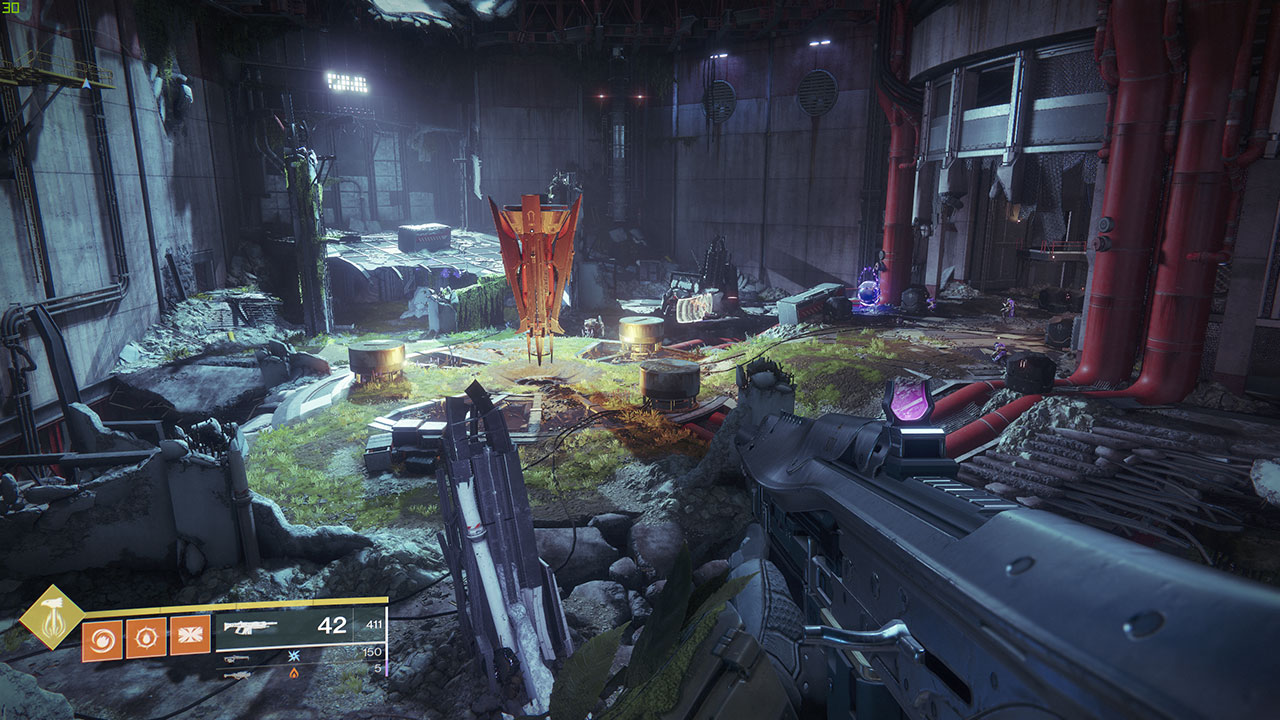Activate the flame-in-circle ability icon
This screenshot has height=720, width=1280.
click(146, 638)
